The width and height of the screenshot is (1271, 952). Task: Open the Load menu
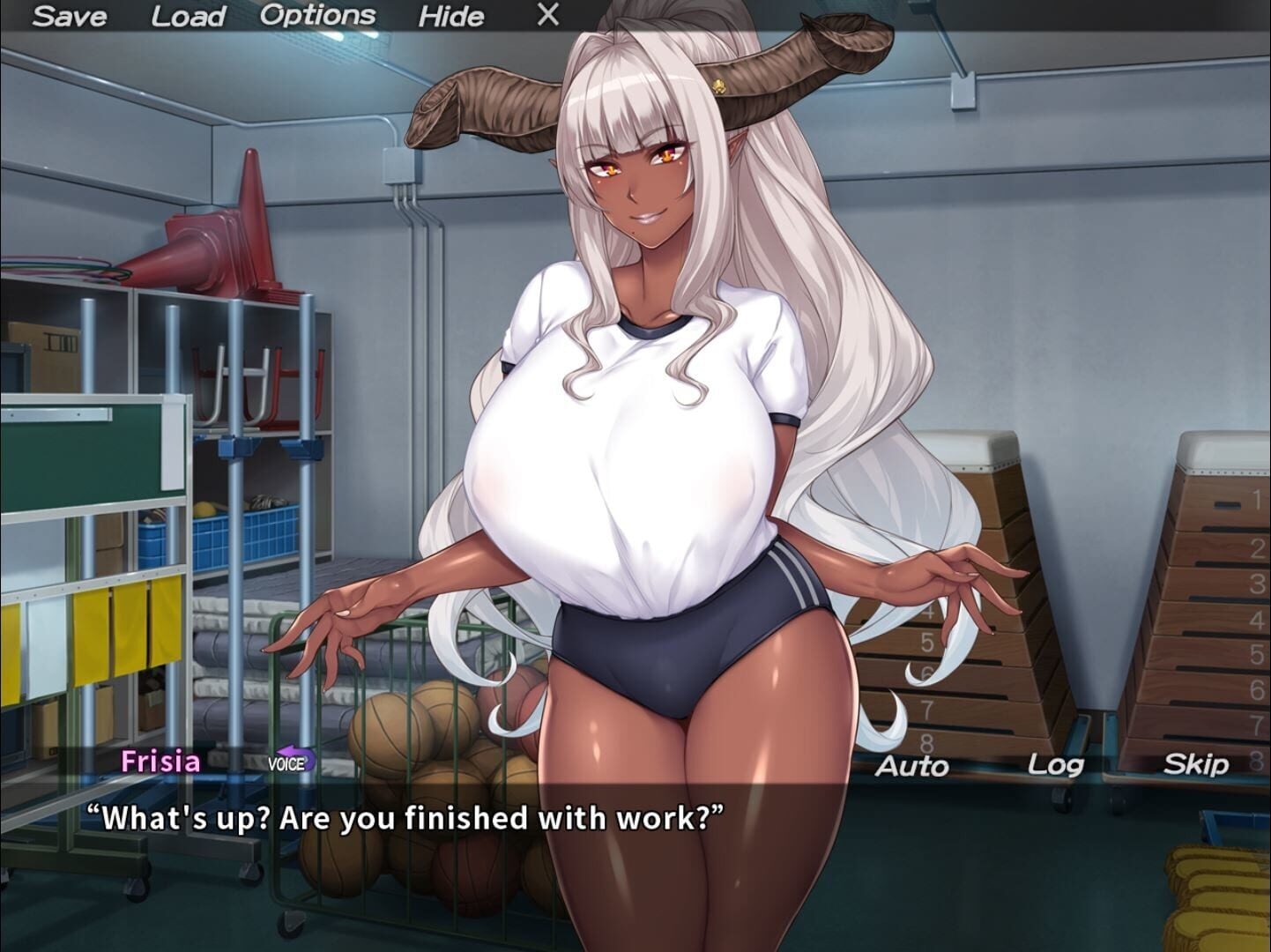click(186, 15)
